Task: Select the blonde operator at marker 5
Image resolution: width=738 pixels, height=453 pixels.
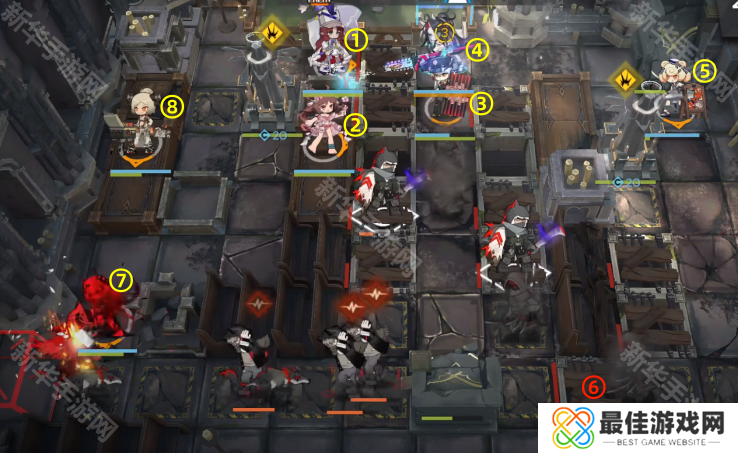Action: (673, 86)
